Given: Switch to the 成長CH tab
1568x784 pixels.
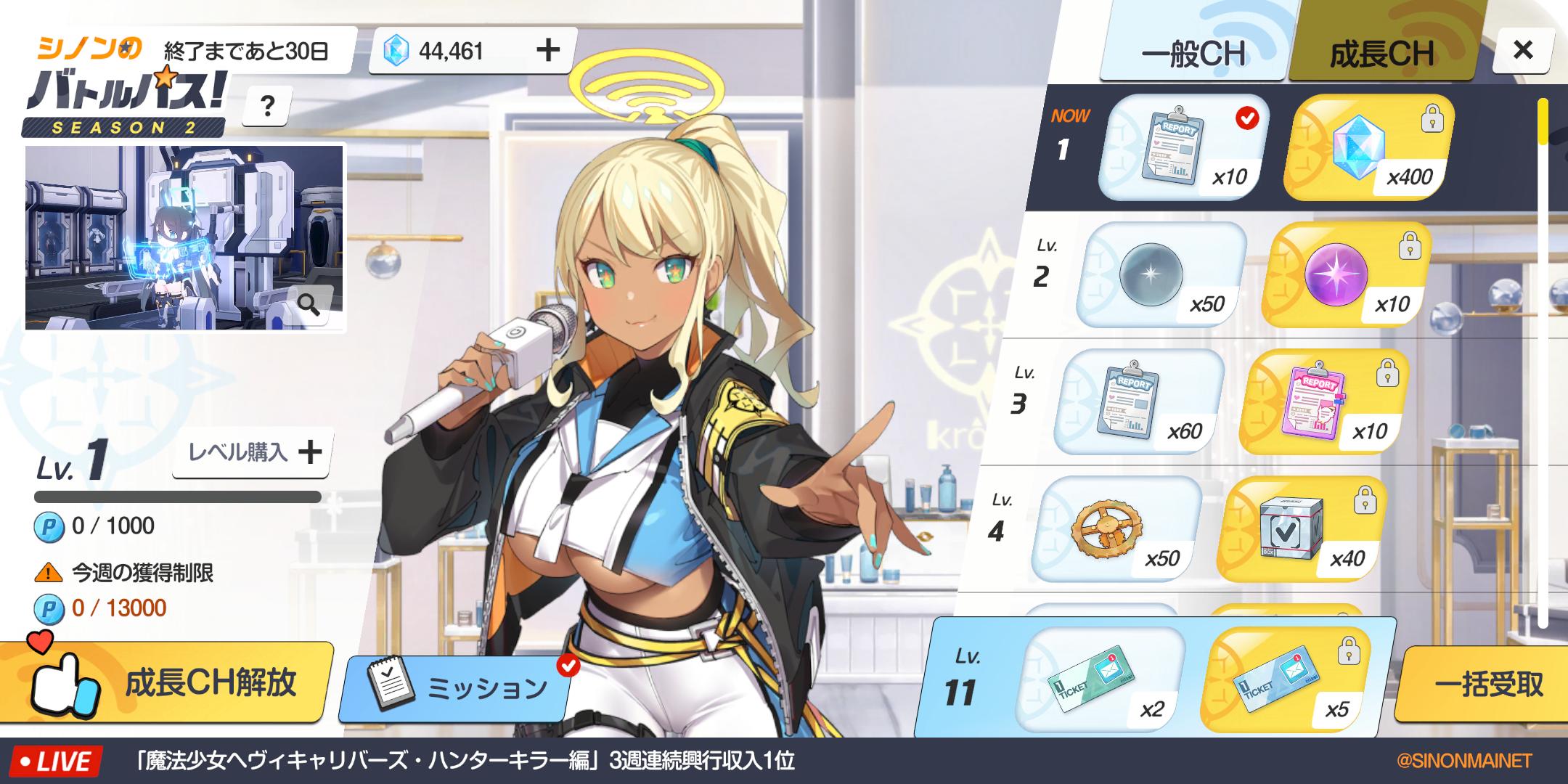Looking at the screenshot, I should [1381, 53].
